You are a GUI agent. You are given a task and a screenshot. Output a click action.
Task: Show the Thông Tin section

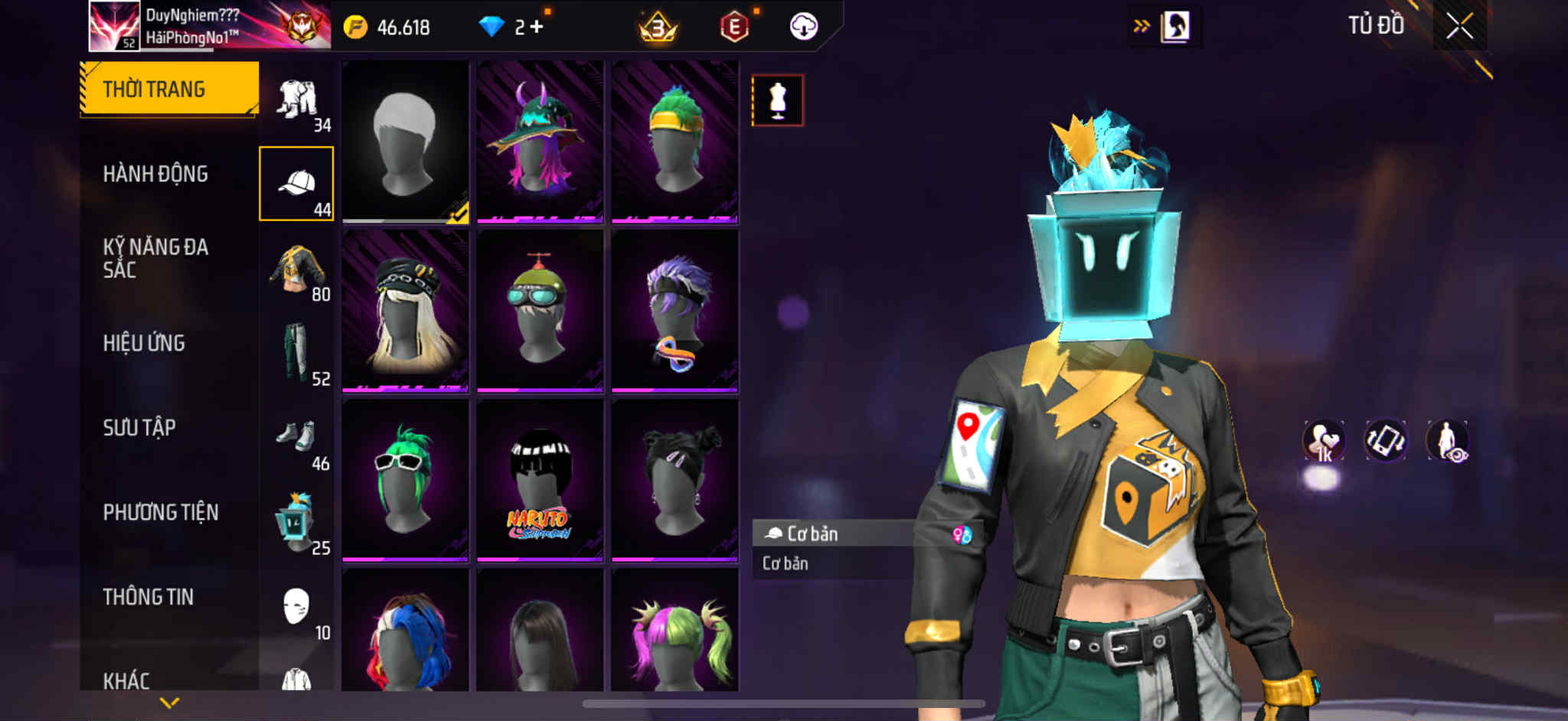tap(149, 597)
